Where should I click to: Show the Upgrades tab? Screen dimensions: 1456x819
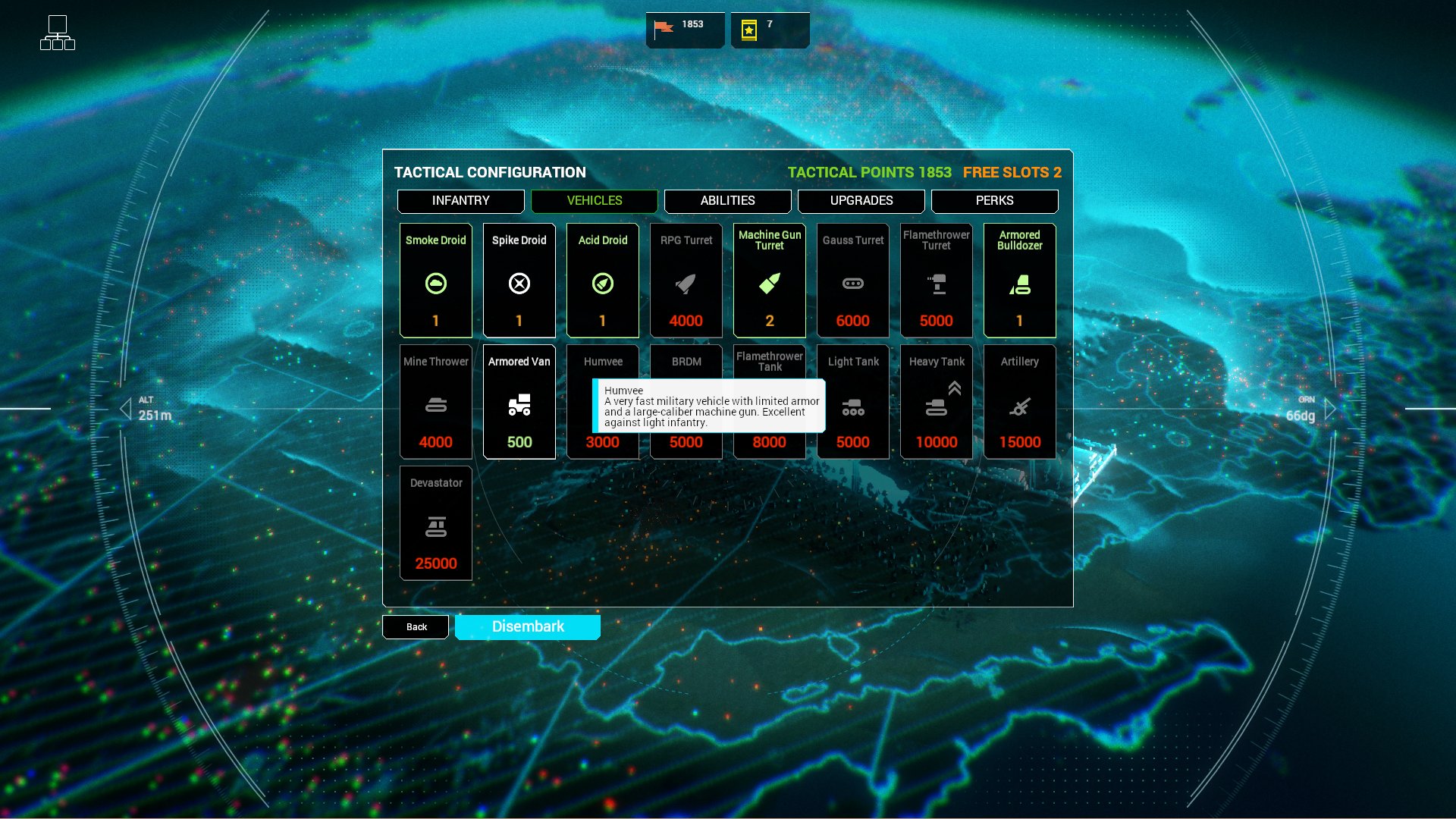[x=861, y=201]
